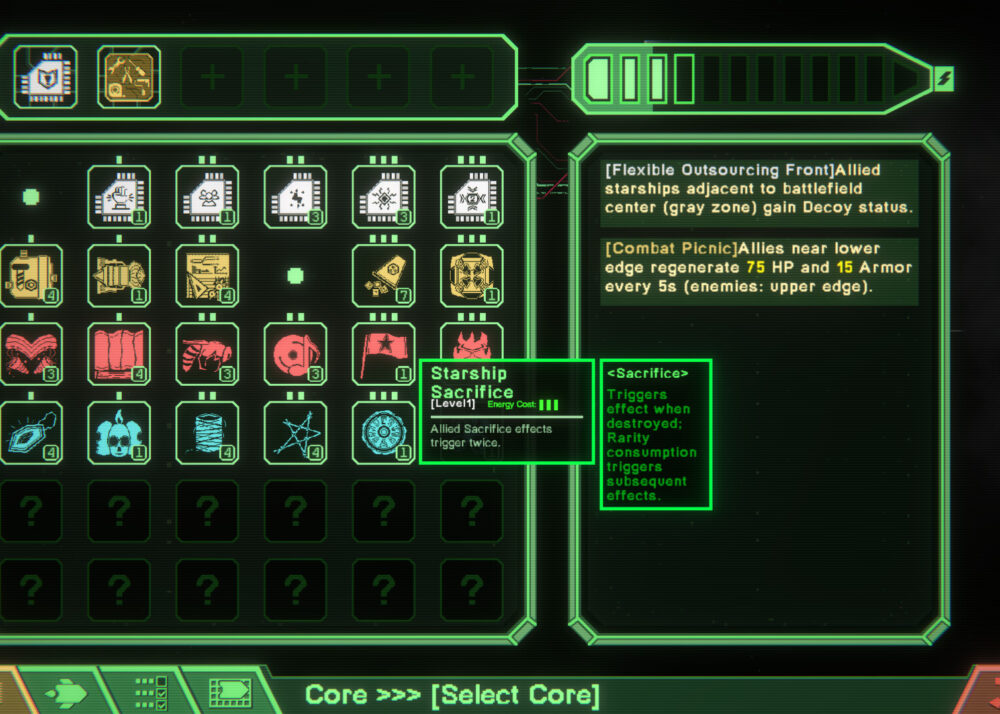
Task: Pick the yellow blueprint chart core
Action: pyautogui.click(x=207, y=275)
